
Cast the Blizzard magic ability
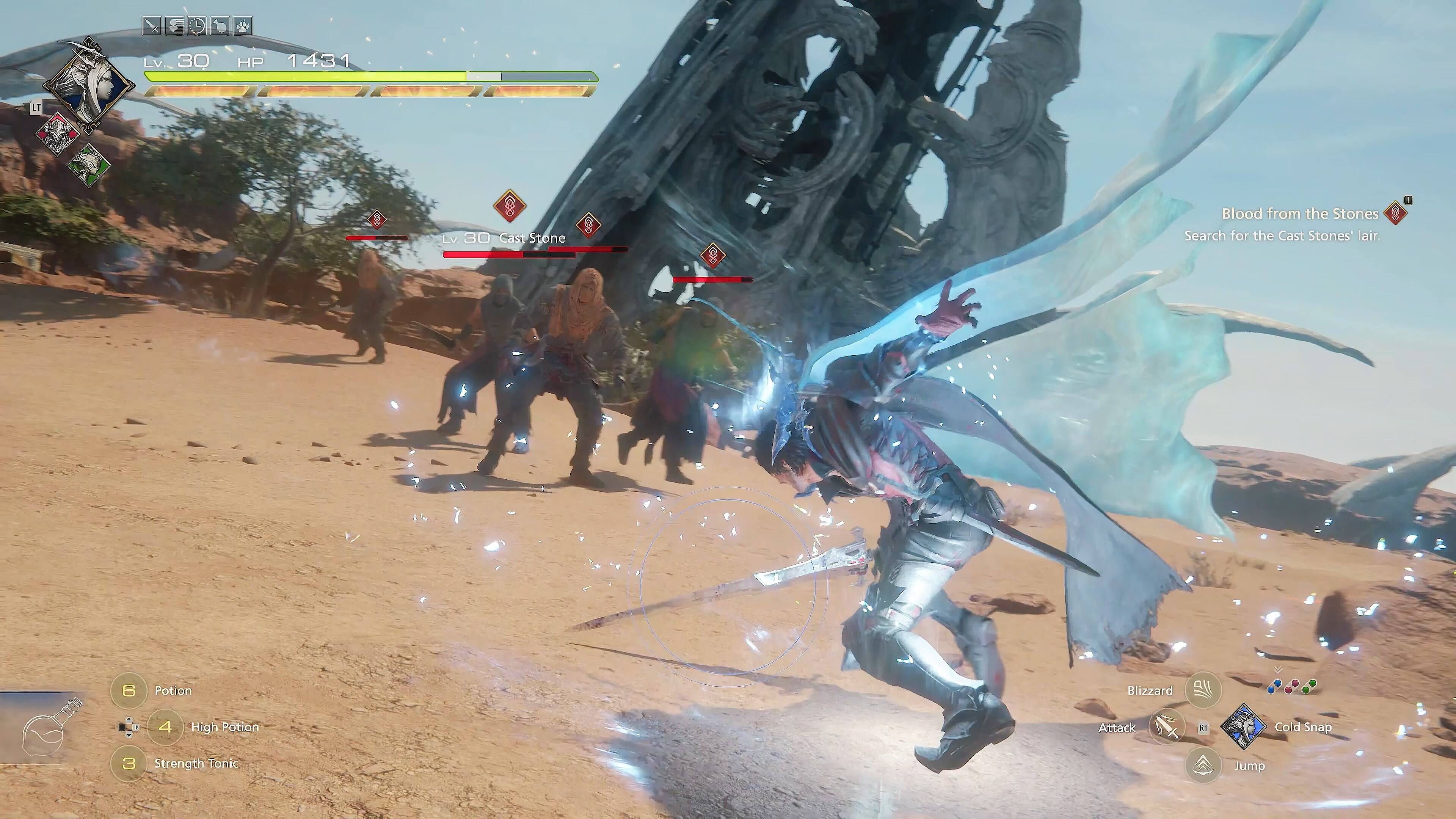coord(1203,690)
